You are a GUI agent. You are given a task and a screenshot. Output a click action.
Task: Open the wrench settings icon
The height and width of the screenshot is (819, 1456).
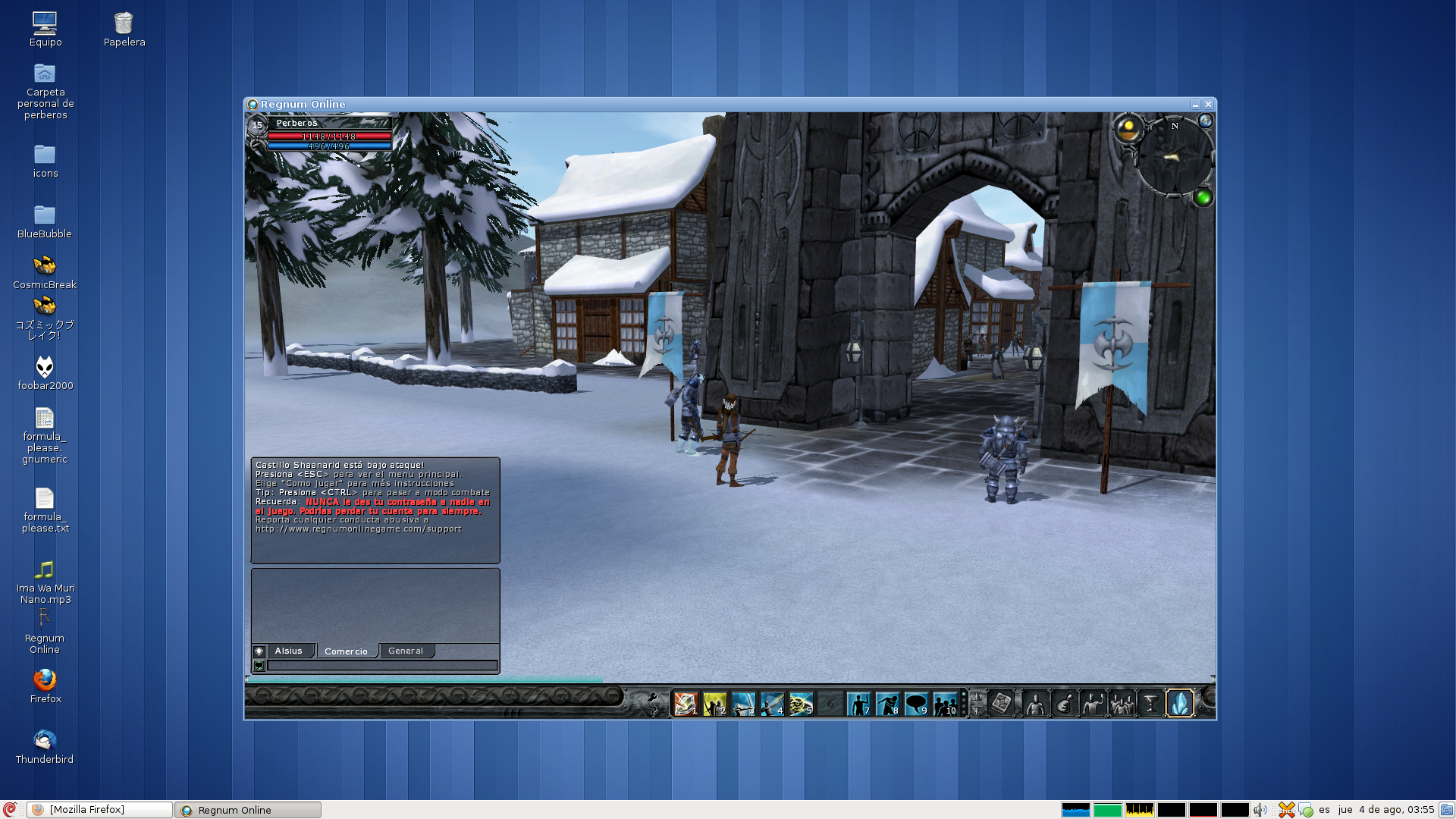click(653, 697)
